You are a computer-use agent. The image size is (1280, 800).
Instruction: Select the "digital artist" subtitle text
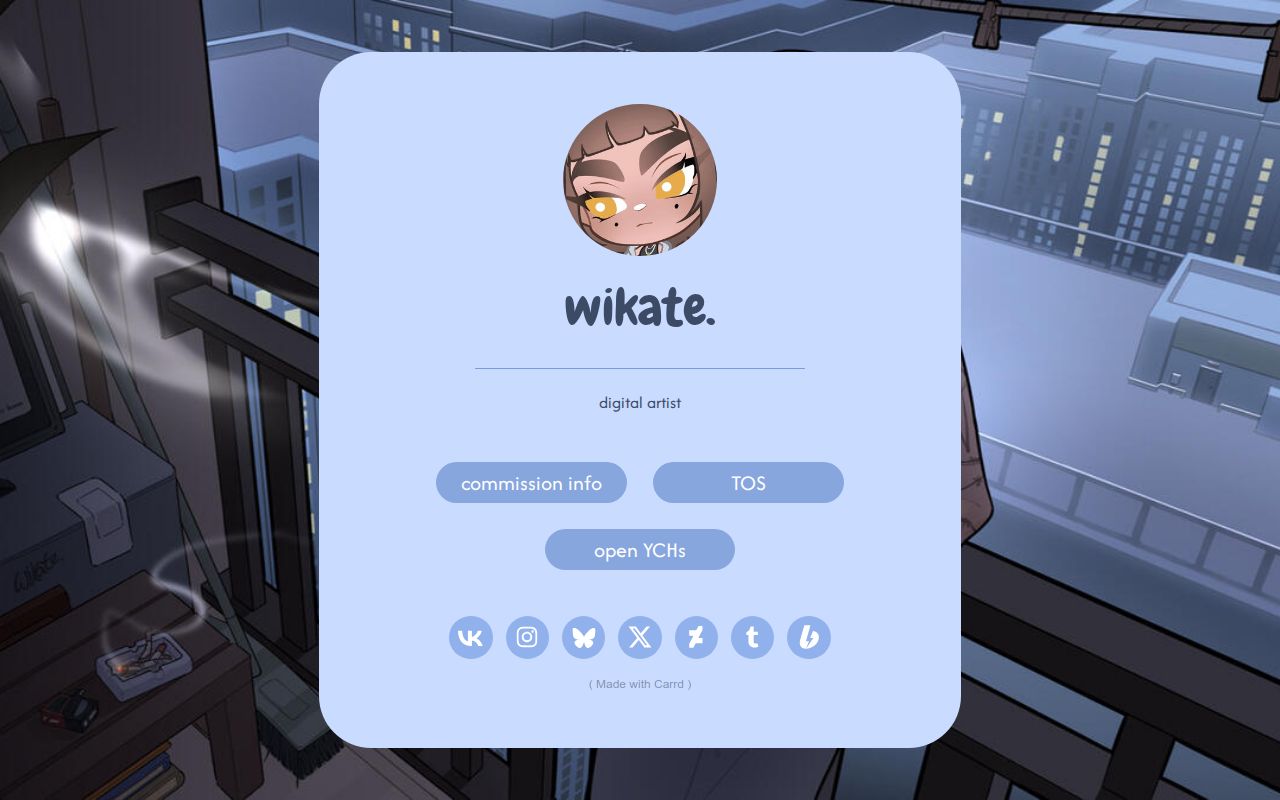[x=640, y=403]
